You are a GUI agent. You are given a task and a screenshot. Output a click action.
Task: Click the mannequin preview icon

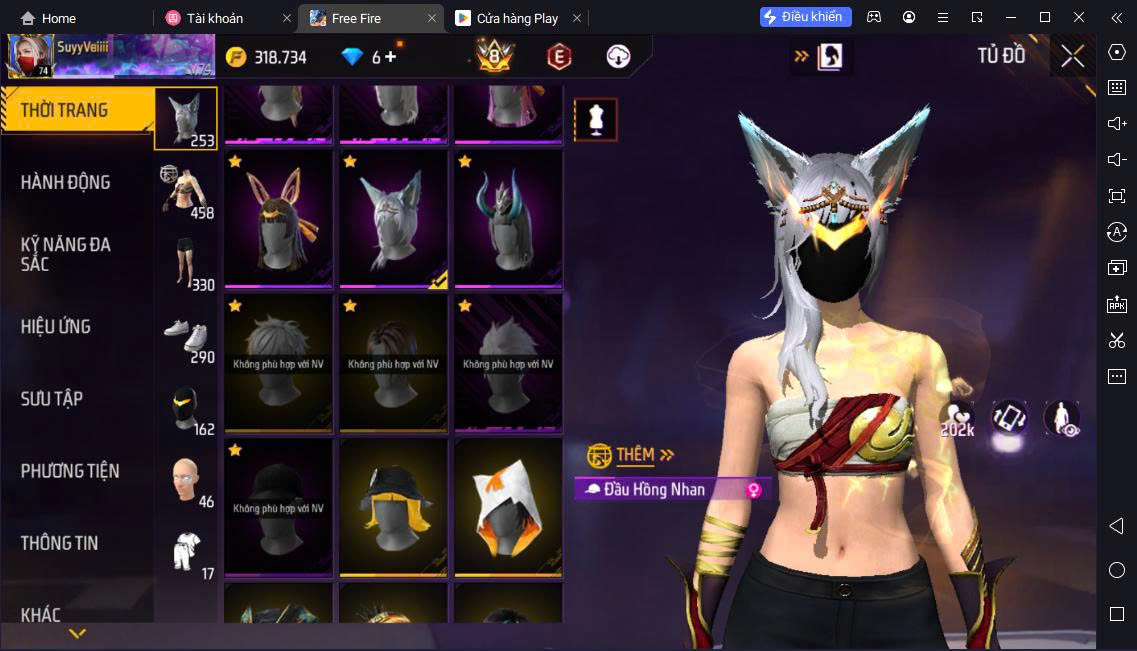pos(596,120)
